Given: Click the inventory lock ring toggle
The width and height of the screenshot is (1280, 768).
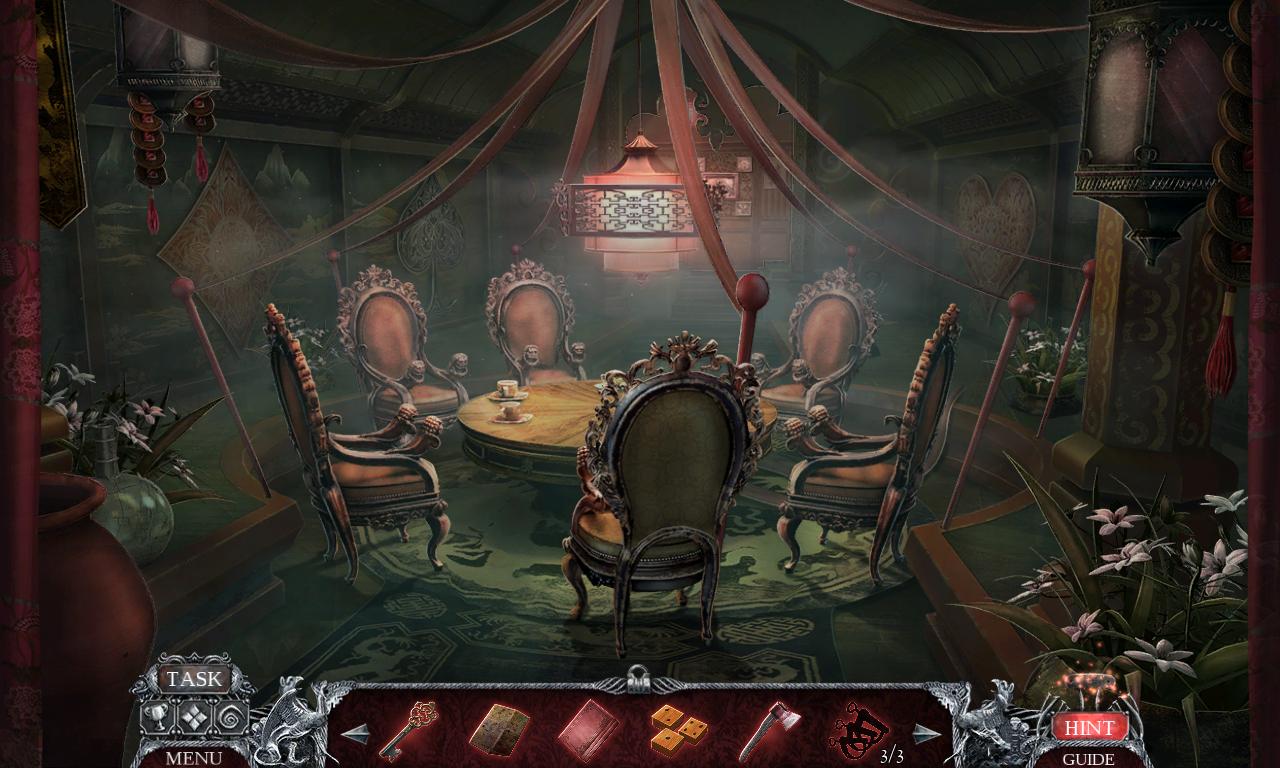Looking at the screenshot, I should click(636, 679).
